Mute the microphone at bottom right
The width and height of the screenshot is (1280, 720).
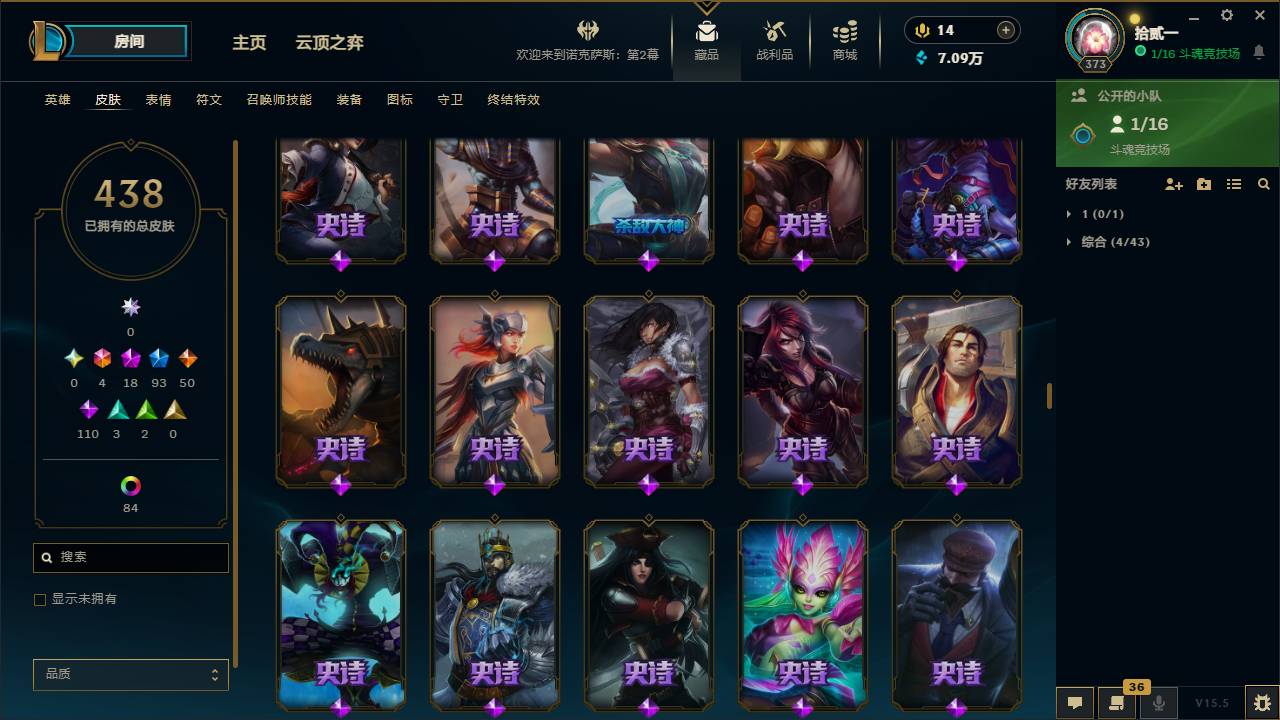click(x=1160, y=703)
